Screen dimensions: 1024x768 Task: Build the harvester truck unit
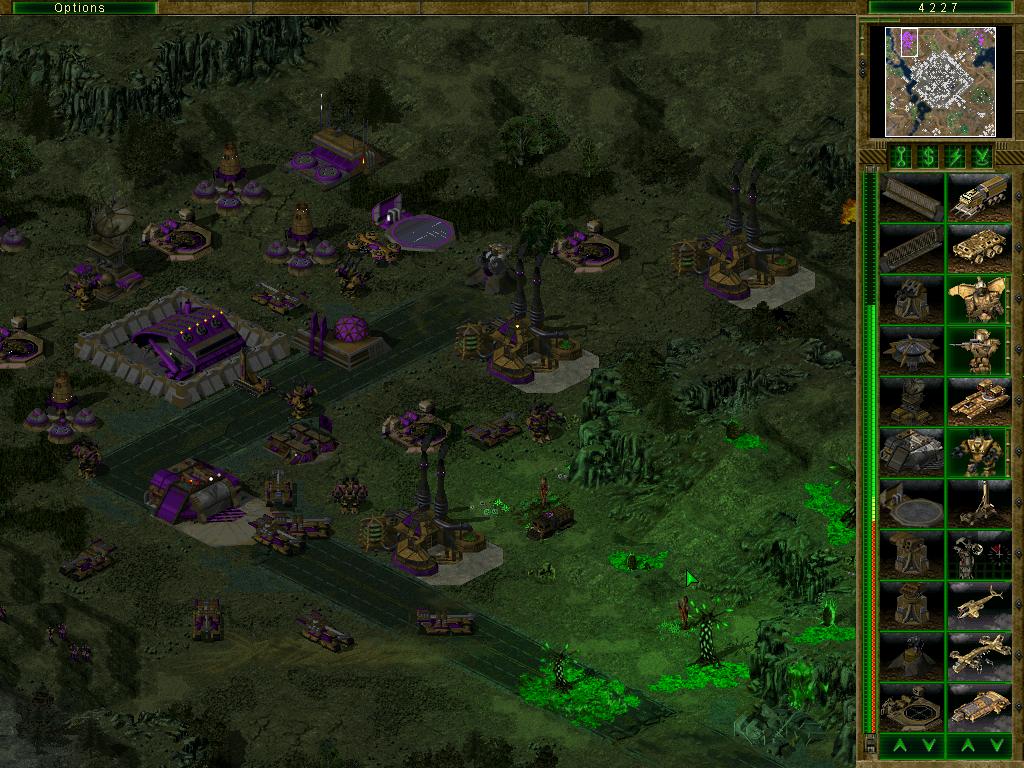coord(979,198)
